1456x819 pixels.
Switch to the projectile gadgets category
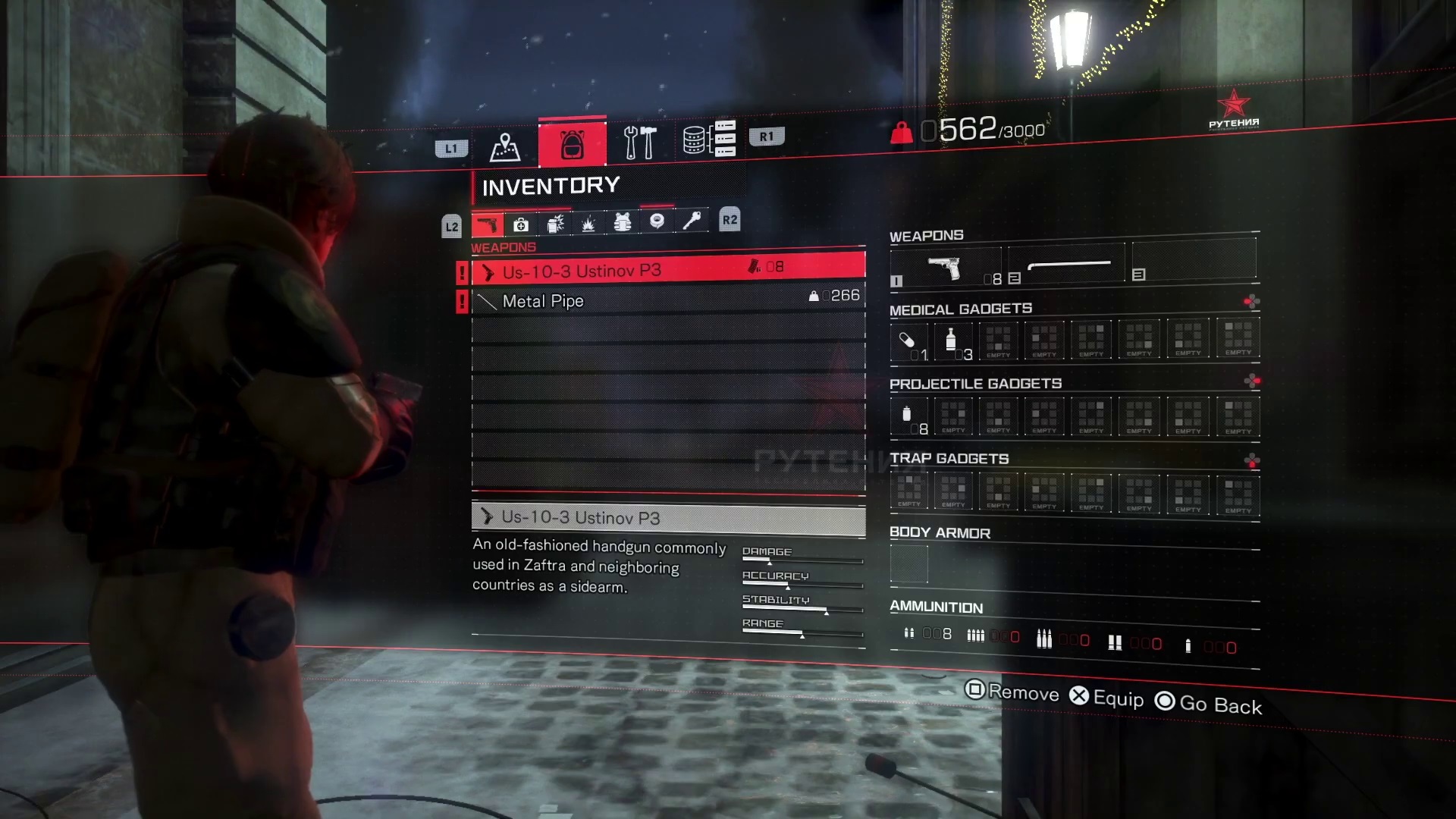(555, 224)
